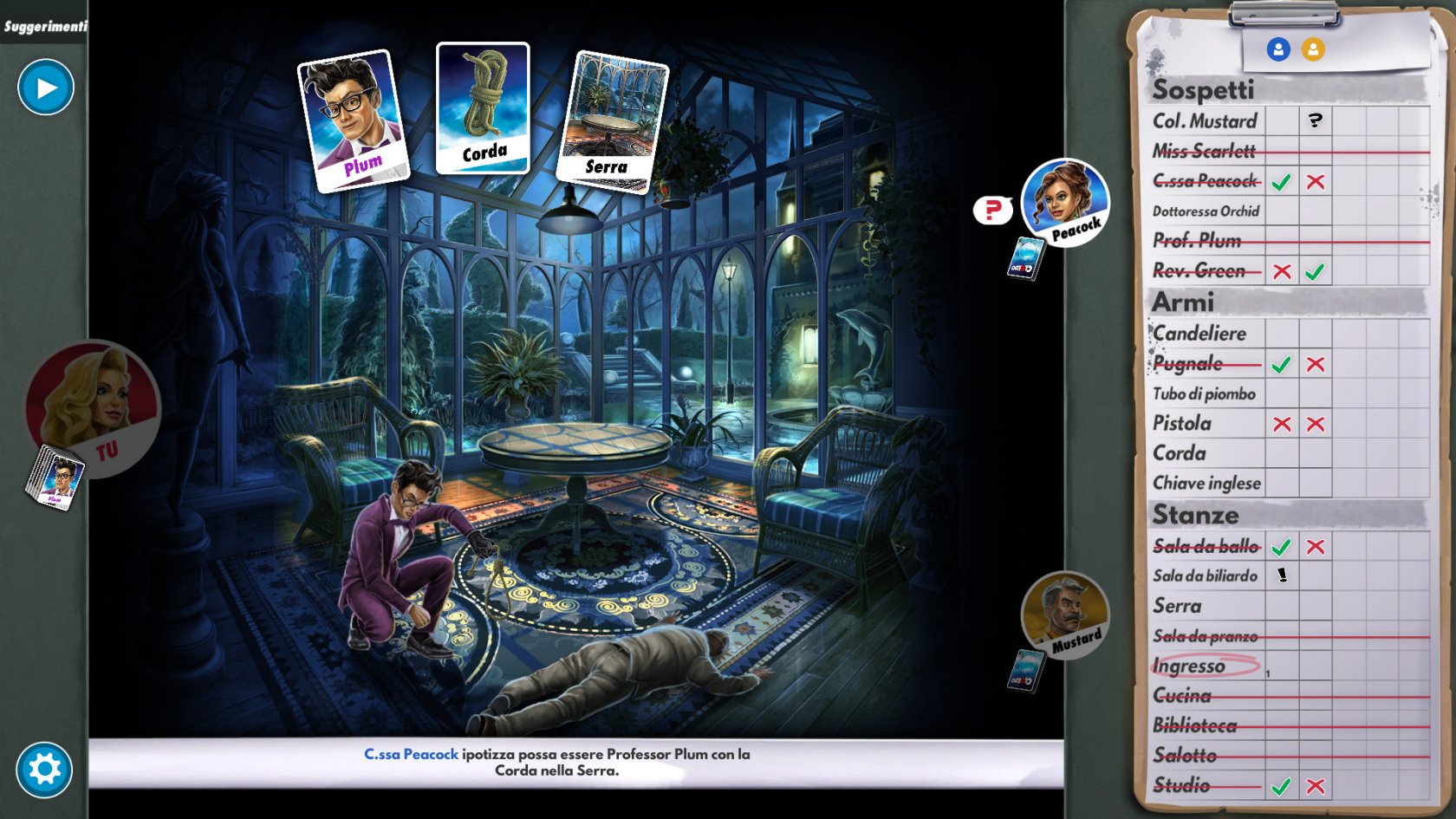The width and height of the screenshot is (1456, 819).
Task: Mark Dottoressa Orchid on the notepad
Action: click(1206, 211)
